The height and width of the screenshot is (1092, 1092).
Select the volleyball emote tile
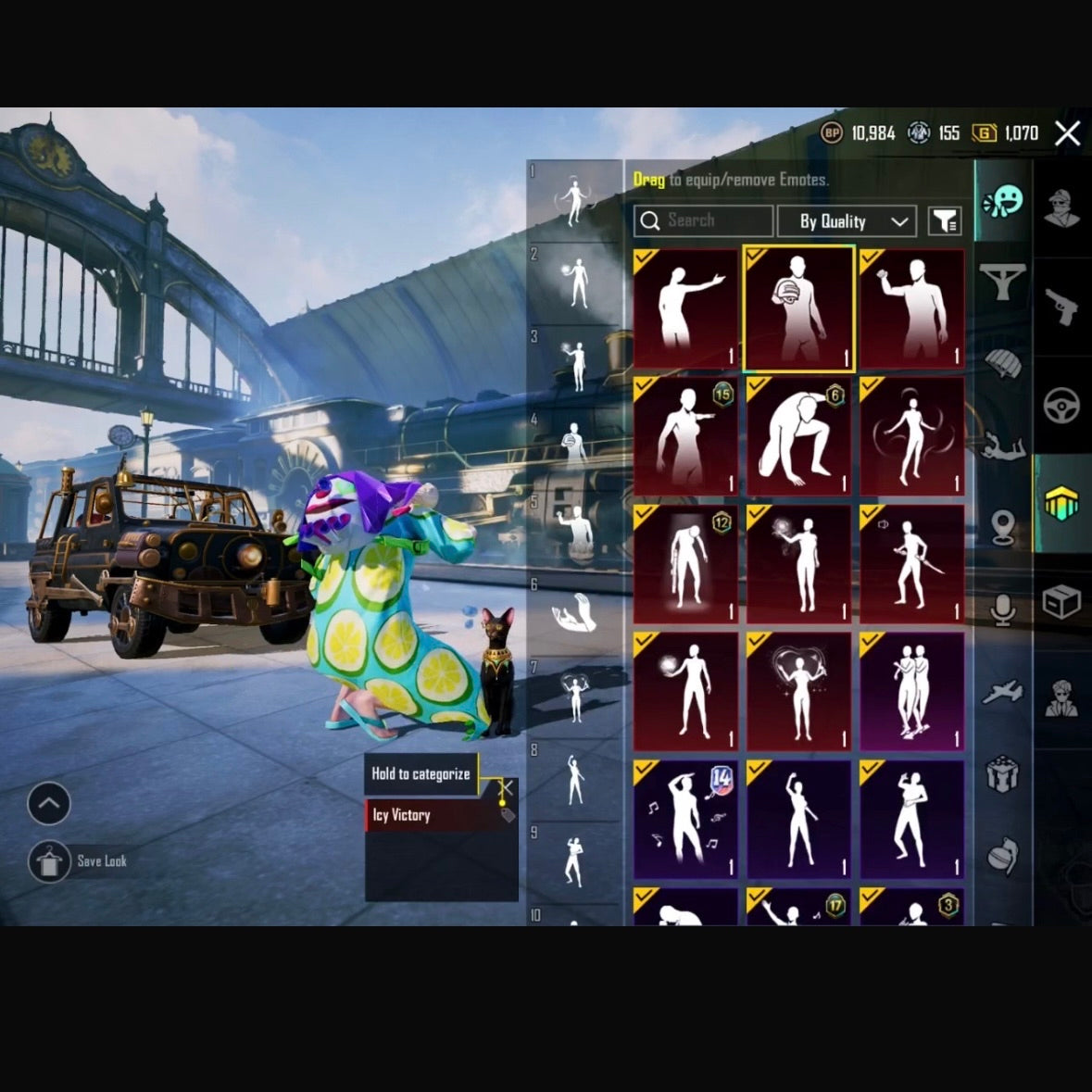point(798,308)
